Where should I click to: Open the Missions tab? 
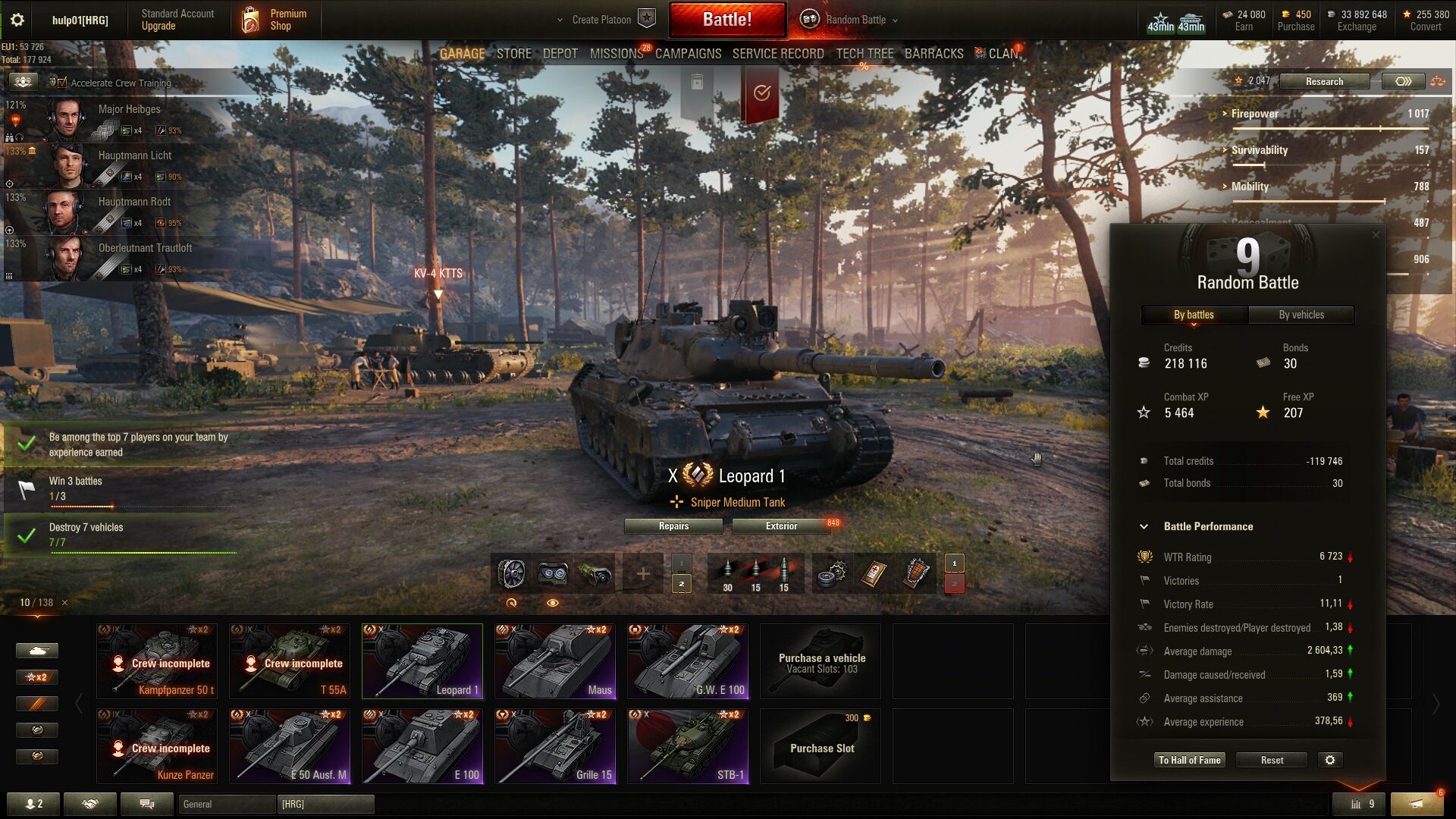pyautogui.click(x=616, y=54)
